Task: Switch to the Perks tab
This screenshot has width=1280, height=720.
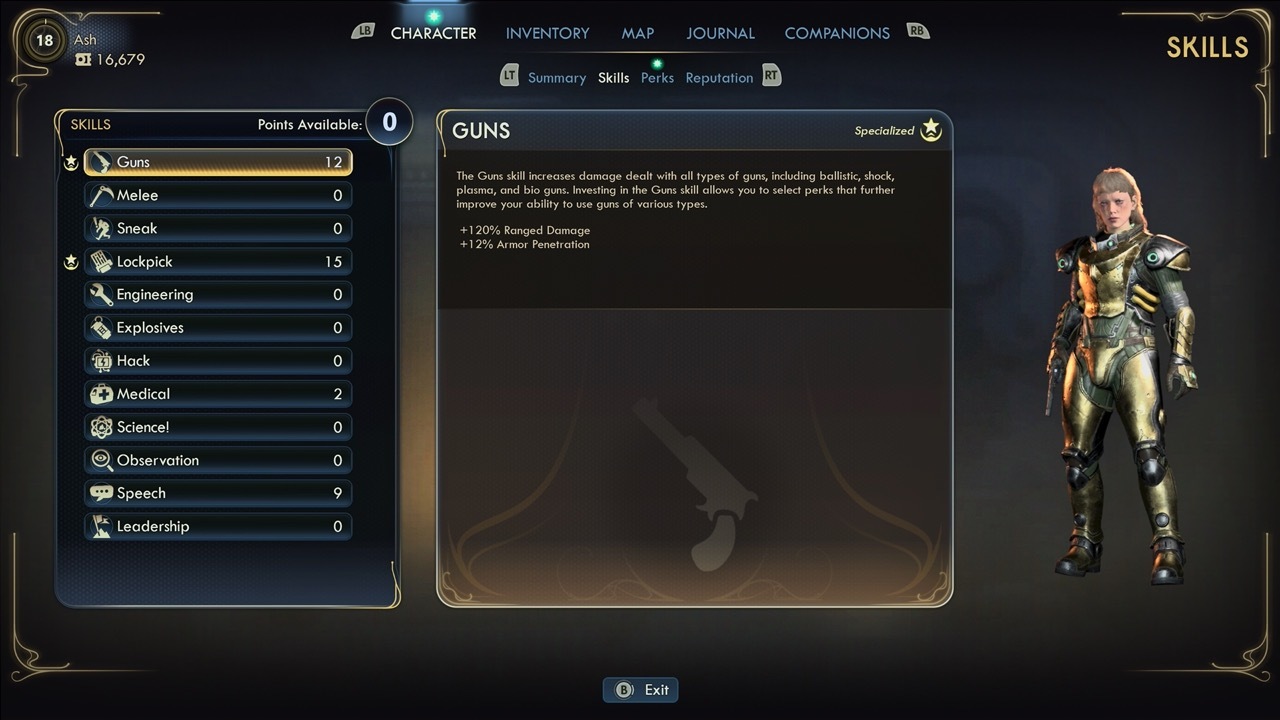Action: pyautogui.click(x=657, y=77)
